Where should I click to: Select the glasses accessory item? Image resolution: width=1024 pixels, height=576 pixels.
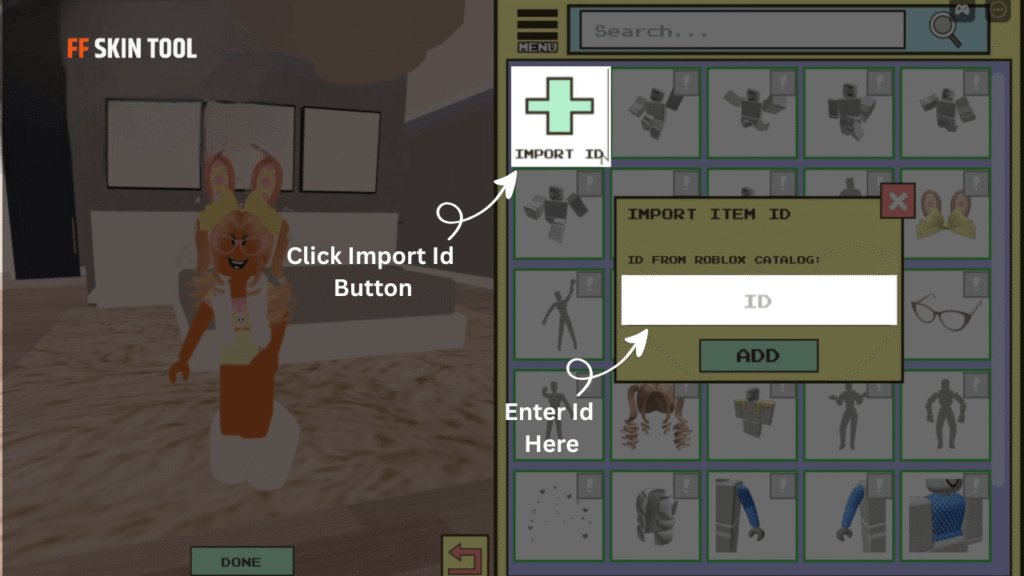[945, 314]
